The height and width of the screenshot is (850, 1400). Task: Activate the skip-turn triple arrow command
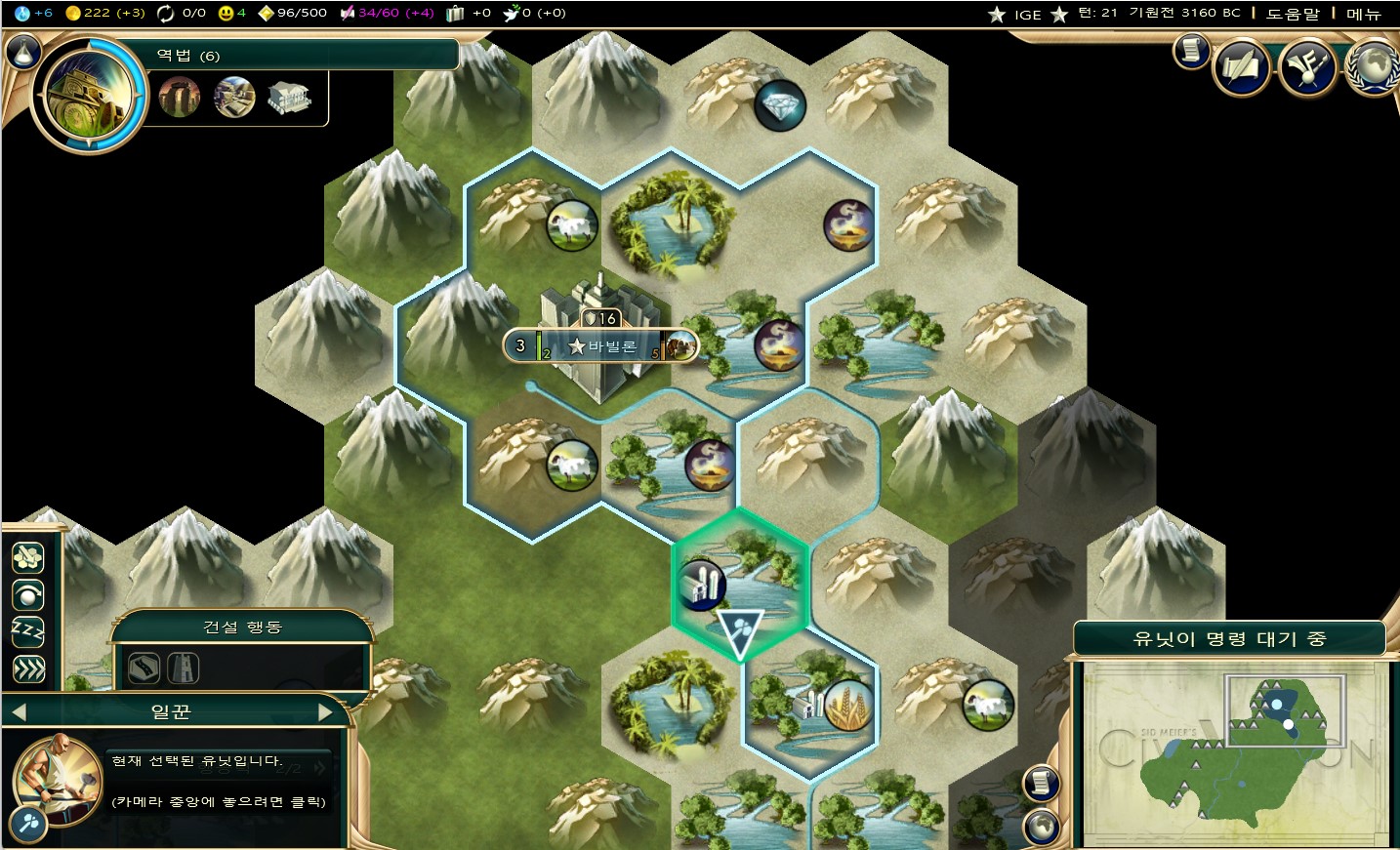point(27,668)
